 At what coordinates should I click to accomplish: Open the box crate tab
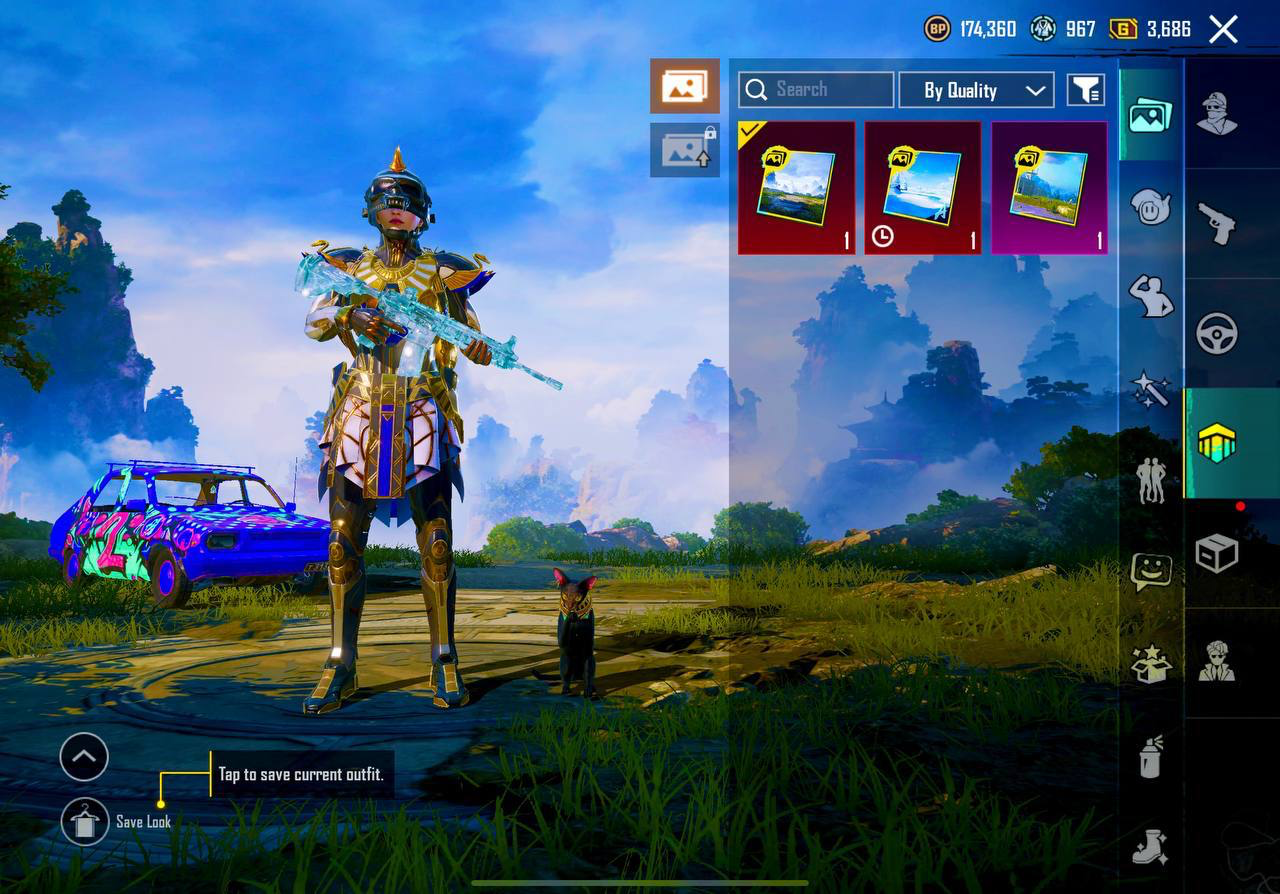(x=1217, y=553)
